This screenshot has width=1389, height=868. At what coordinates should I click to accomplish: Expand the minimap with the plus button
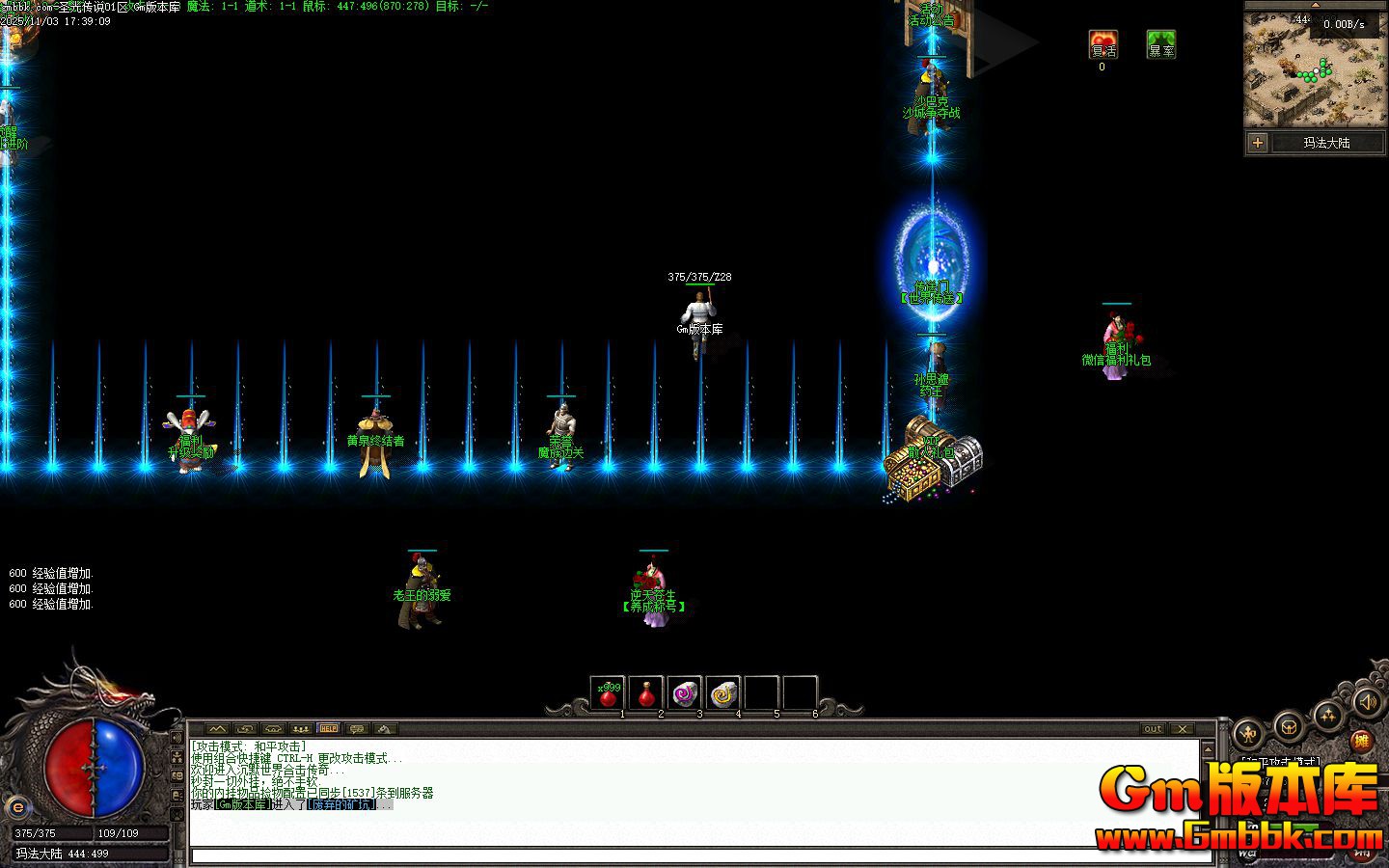coord(1258,143)
